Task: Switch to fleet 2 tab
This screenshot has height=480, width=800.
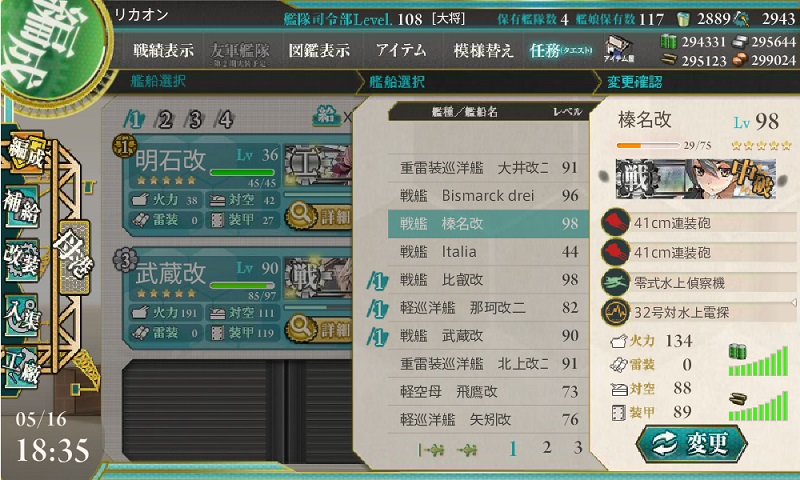Action: (165, 120)
